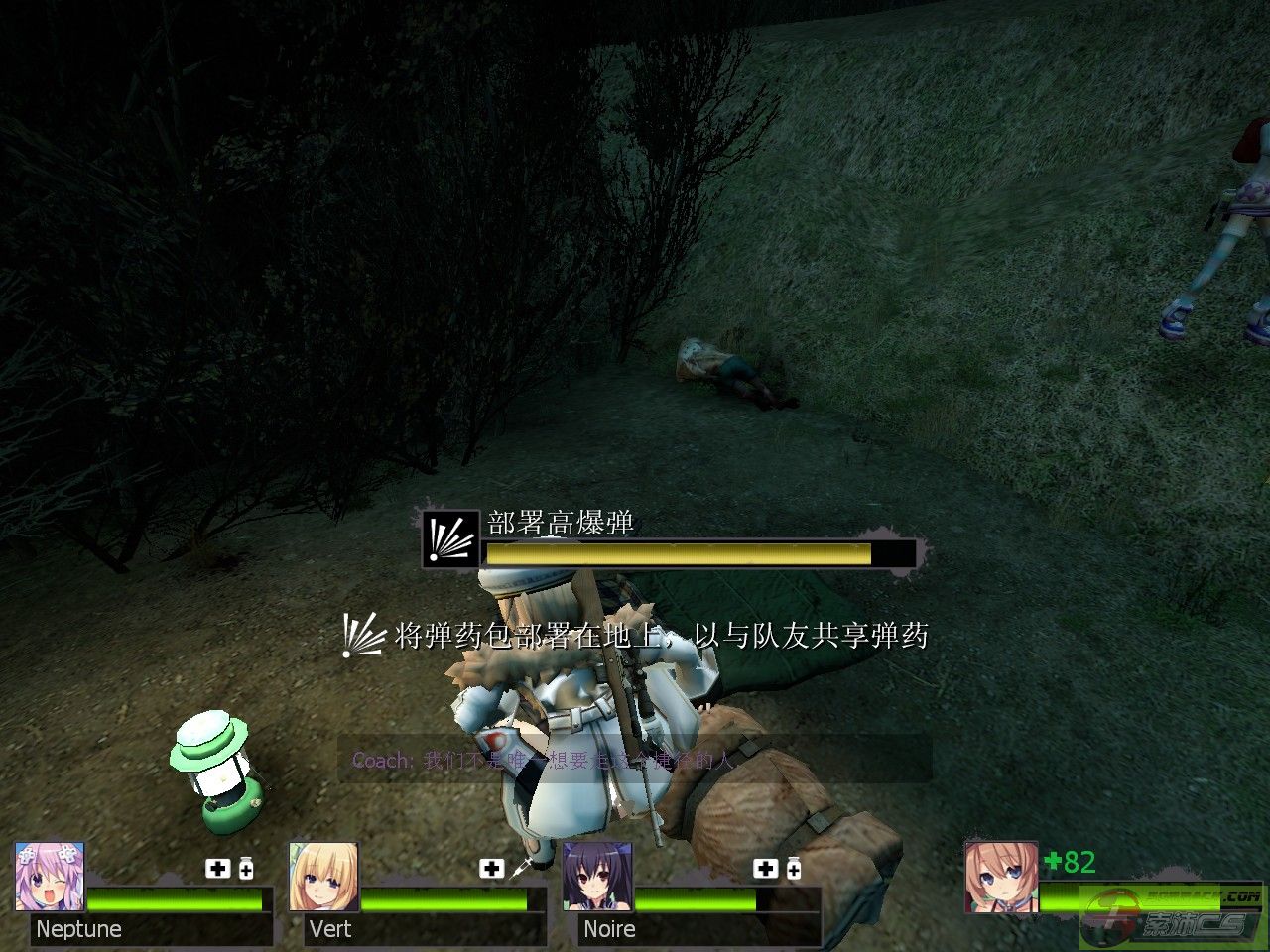Choose Noire's dark-haired portrait
This screenshot has width=1270, height=952.
[x=597, y=877]
